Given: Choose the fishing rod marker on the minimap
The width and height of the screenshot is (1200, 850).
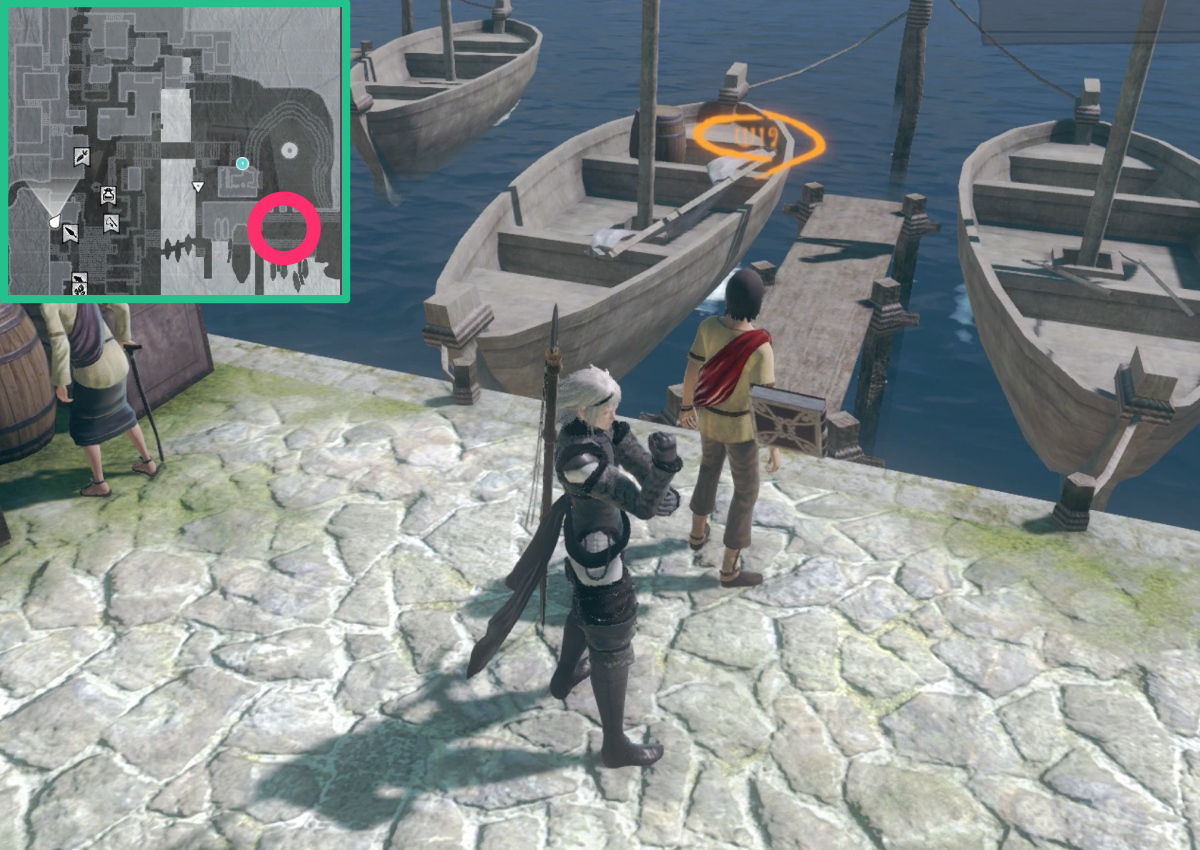Looking at the screenshot, I should (x=111, y=222).
